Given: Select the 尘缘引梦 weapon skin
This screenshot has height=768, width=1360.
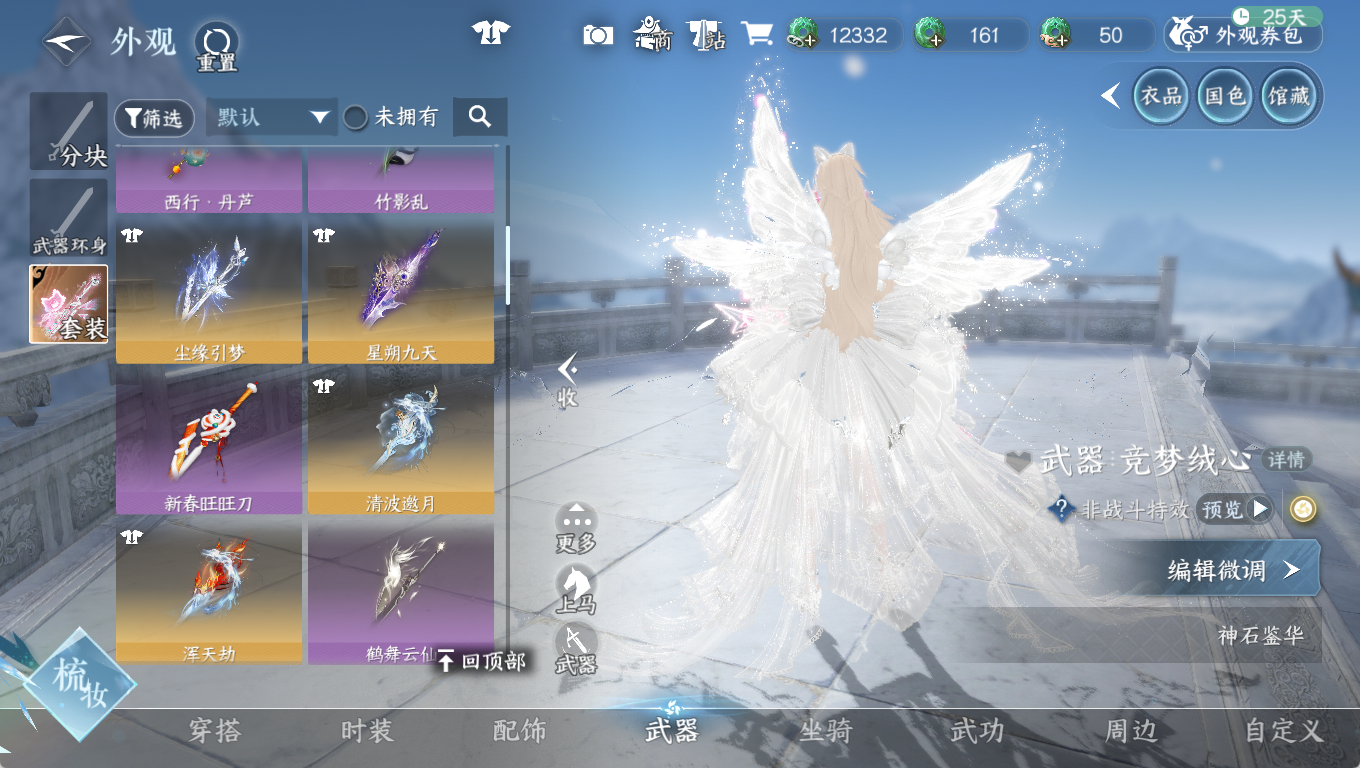Looking at the screenshot, I should click(x=209, y=292).
